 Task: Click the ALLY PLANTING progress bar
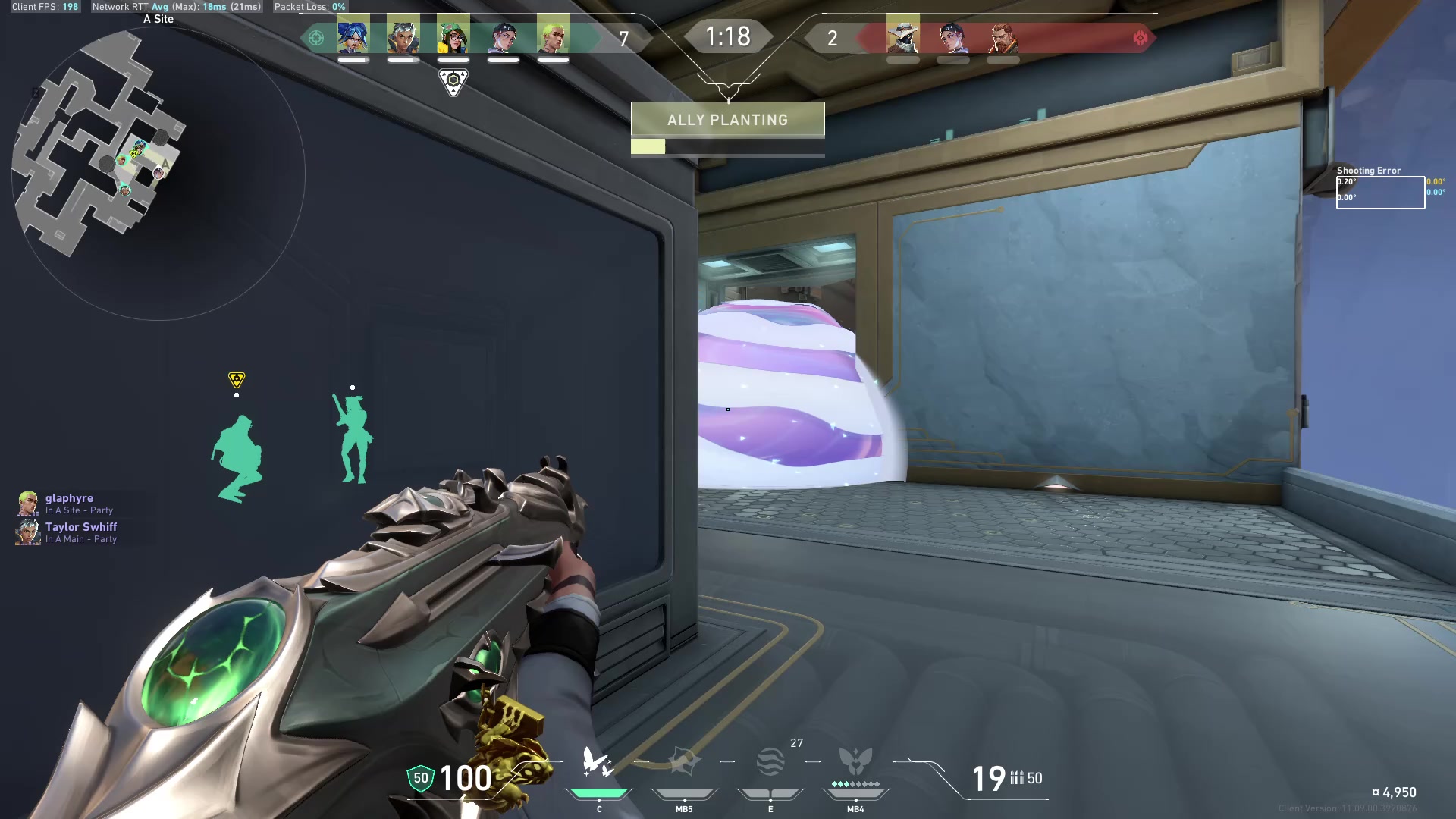pos(726,146)
